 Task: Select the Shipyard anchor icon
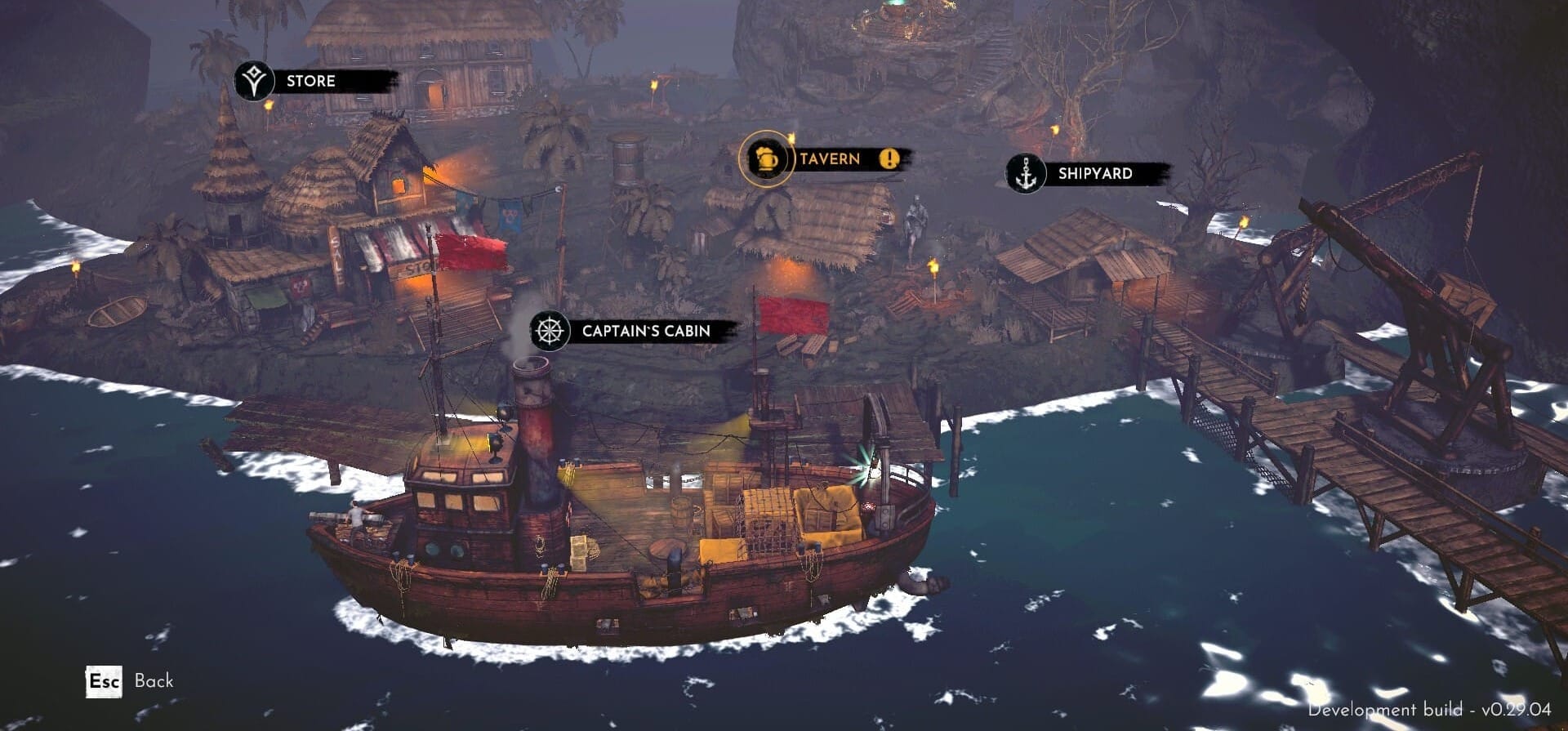point(1025,174)
